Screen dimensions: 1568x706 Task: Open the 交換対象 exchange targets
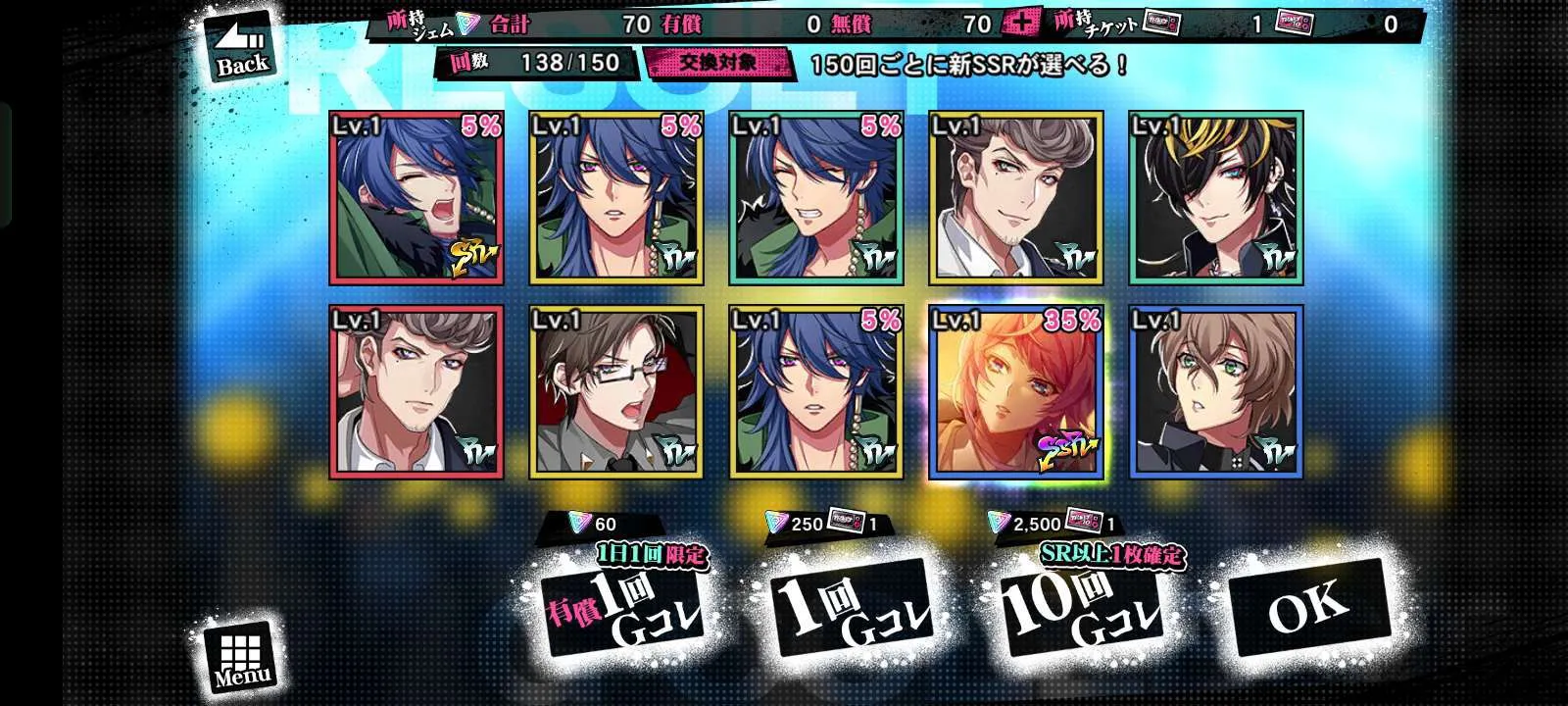[x=717, y=63]
